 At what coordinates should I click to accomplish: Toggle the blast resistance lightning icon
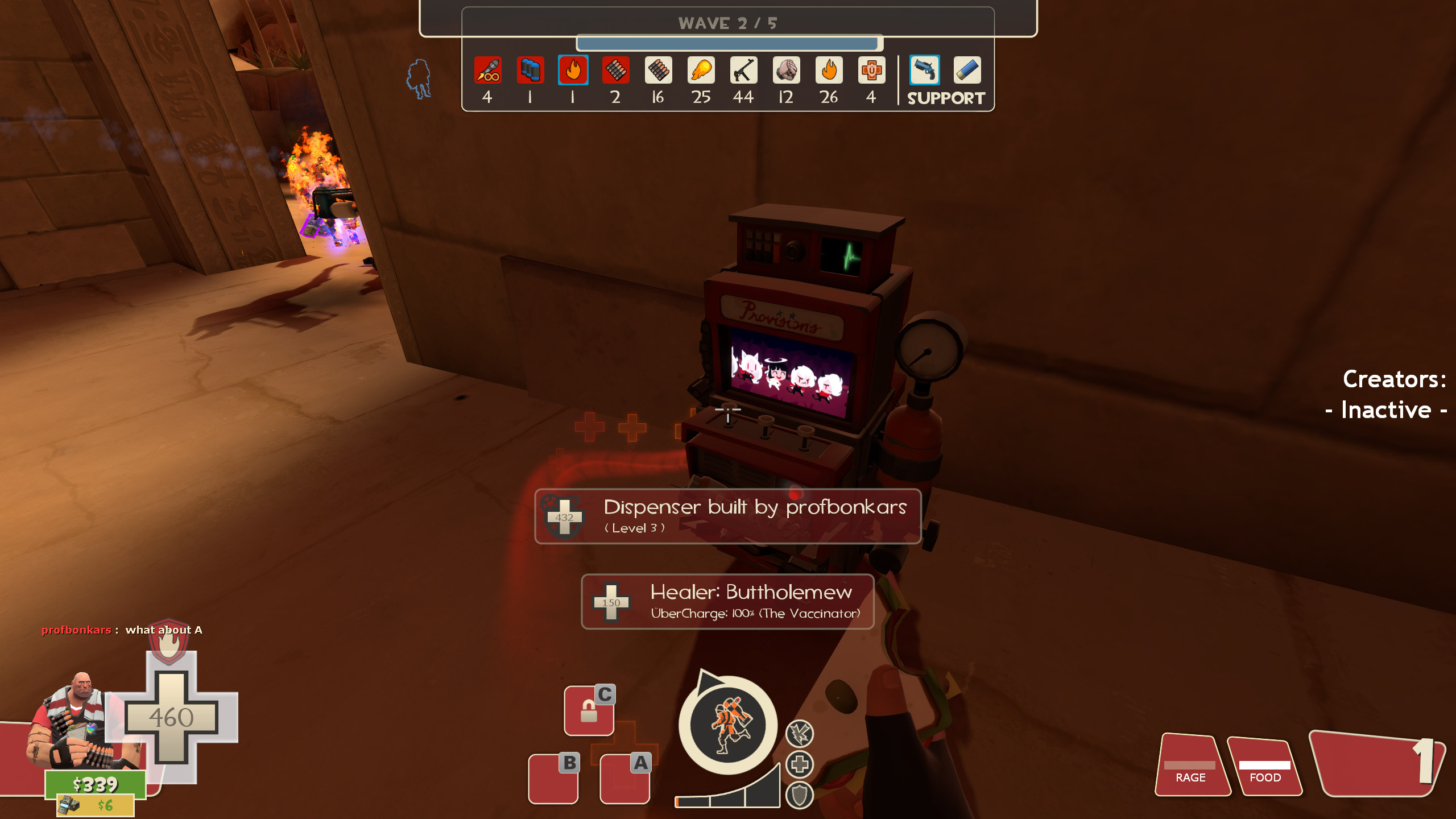pos(799,734)
